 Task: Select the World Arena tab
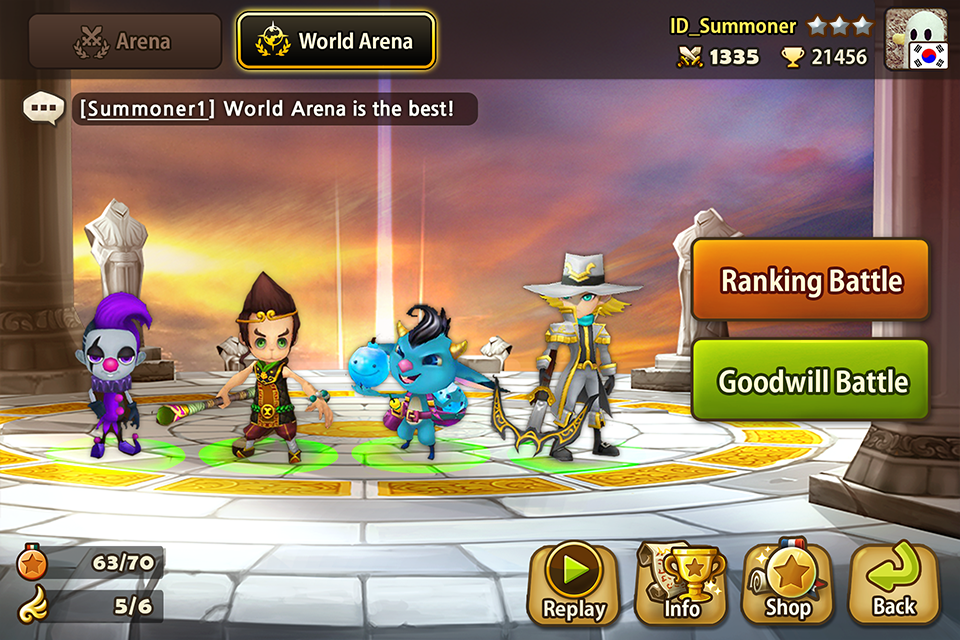point(336,42)
